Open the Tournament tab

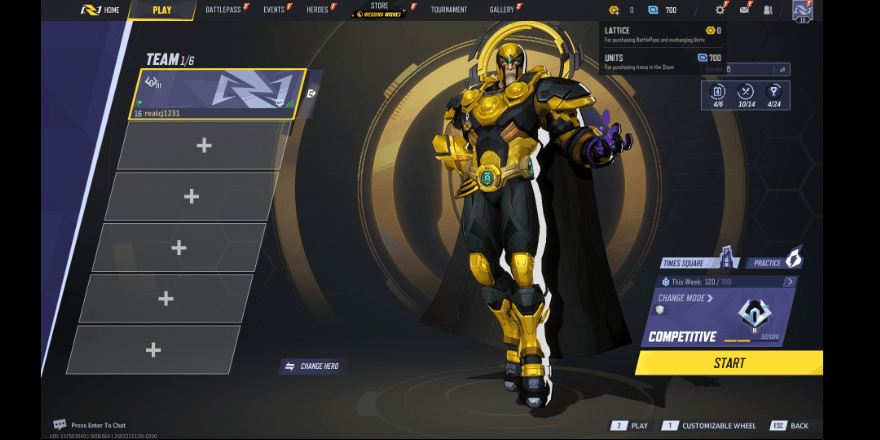coord(449,10)
